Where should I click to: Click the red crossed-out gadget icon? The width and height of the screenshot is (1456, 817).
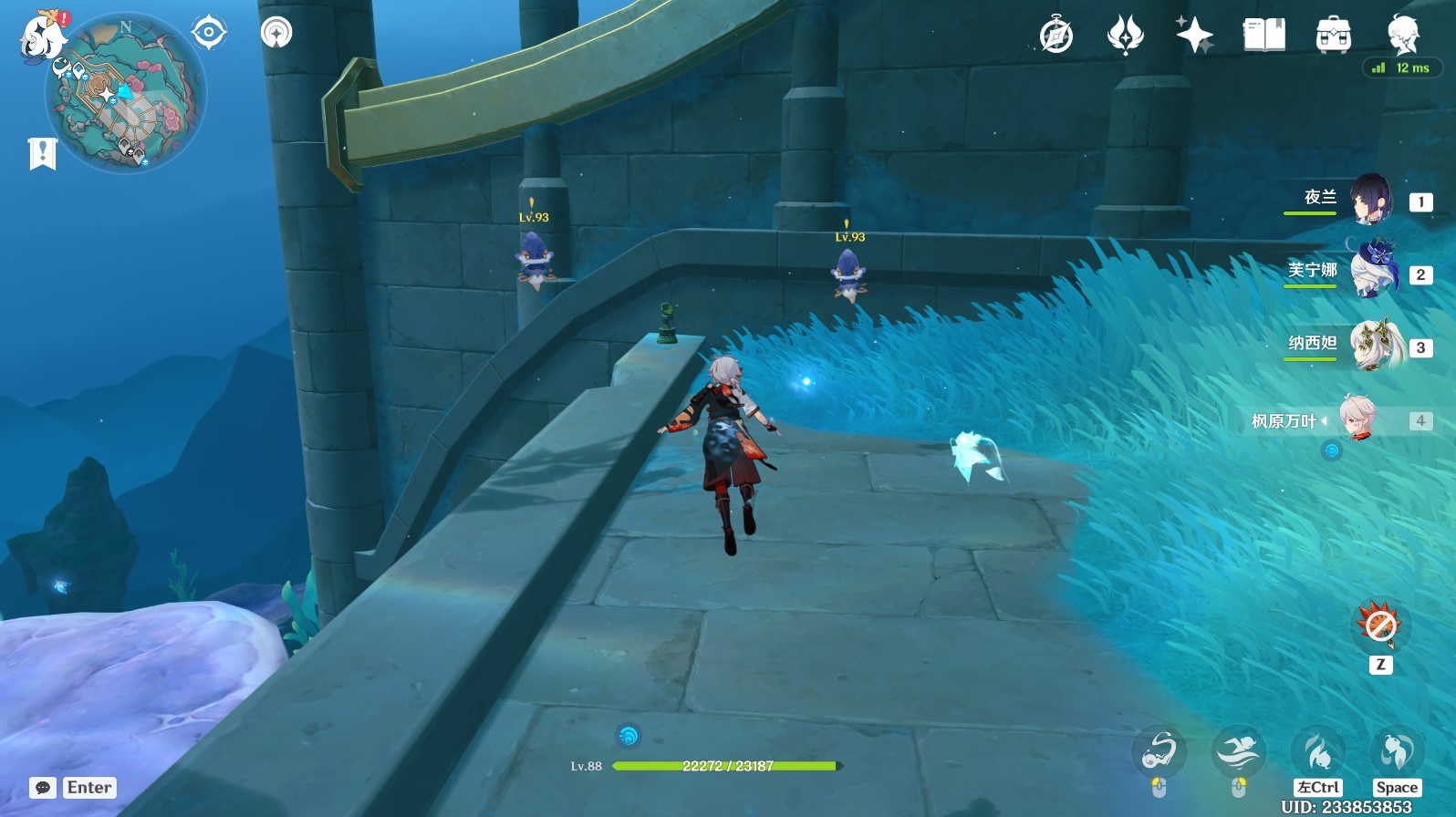pyautogui.click(x=1379, y=626)
